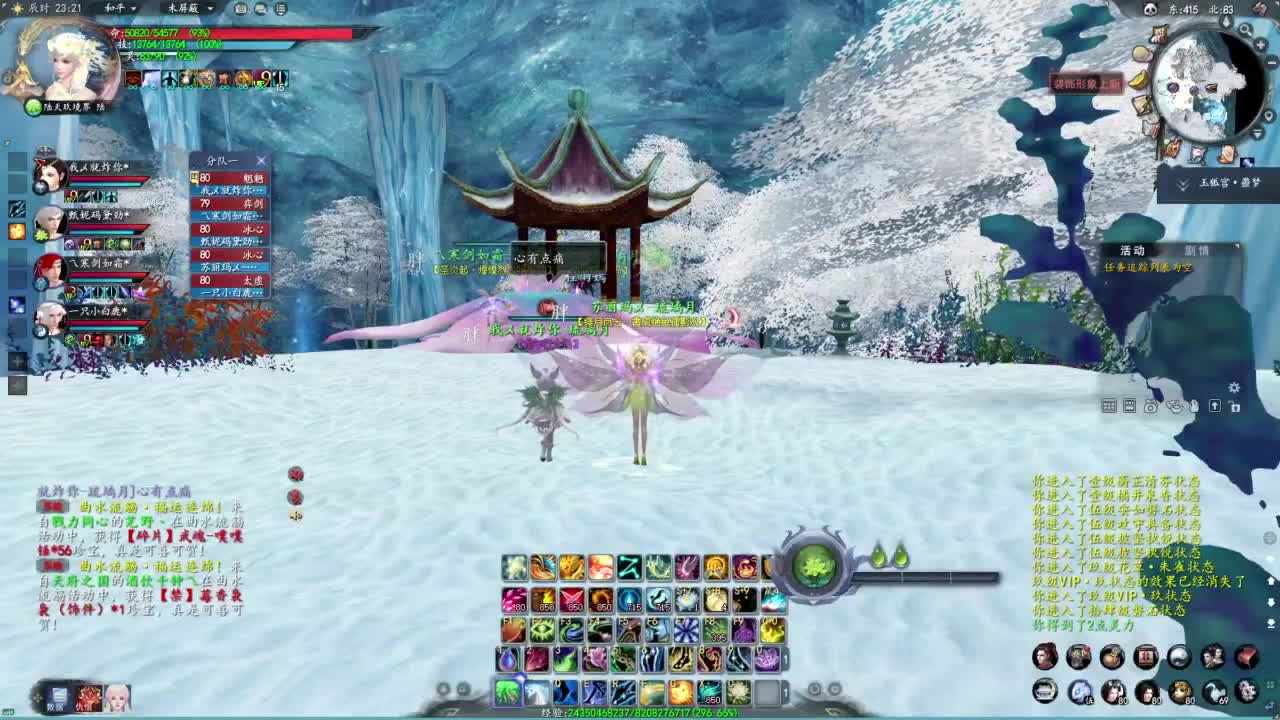Click the red furniture chair icon at bottom right

point(1247,655)
